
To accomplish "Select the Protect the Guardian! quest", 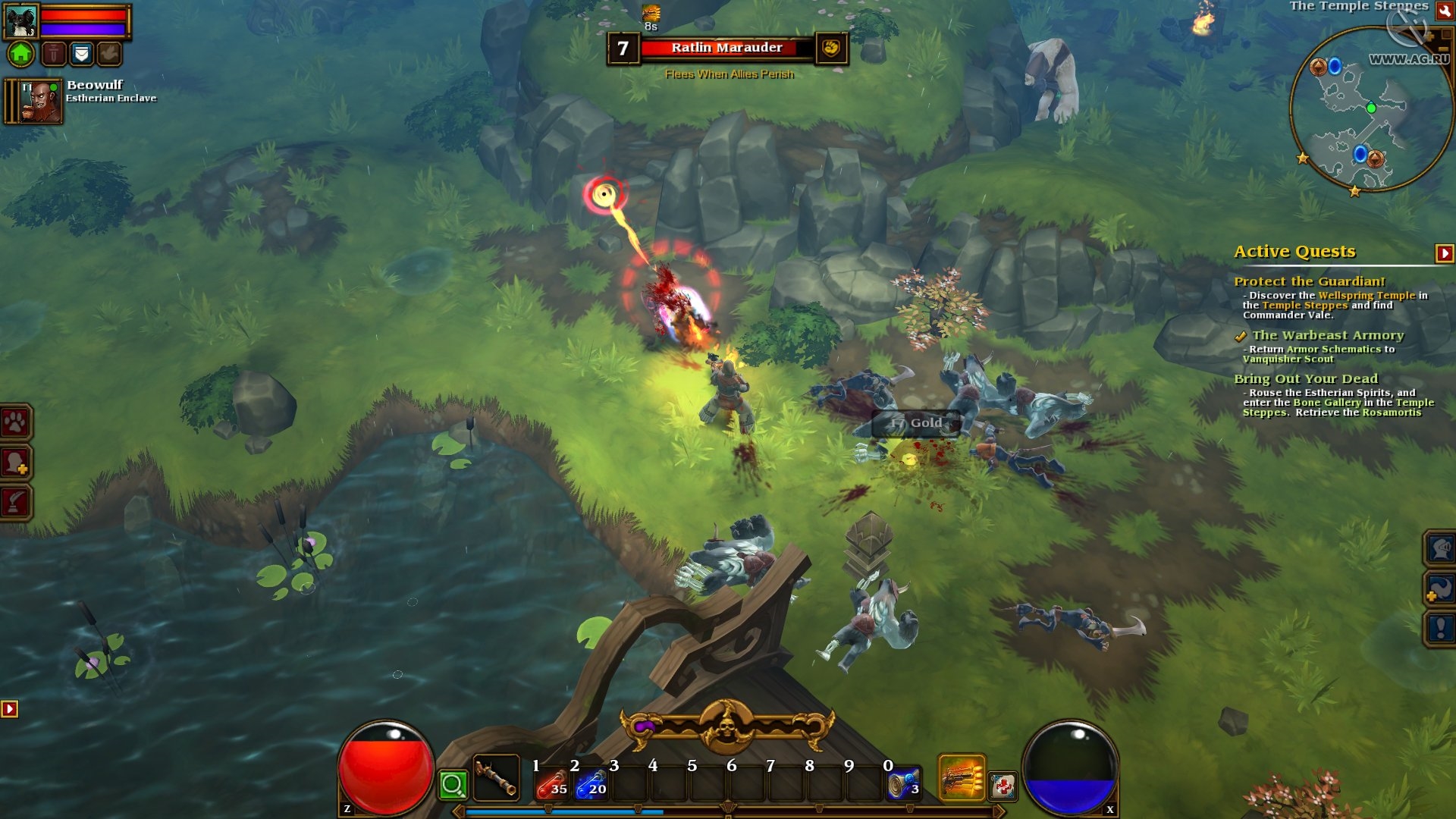I will point(1309,281).
